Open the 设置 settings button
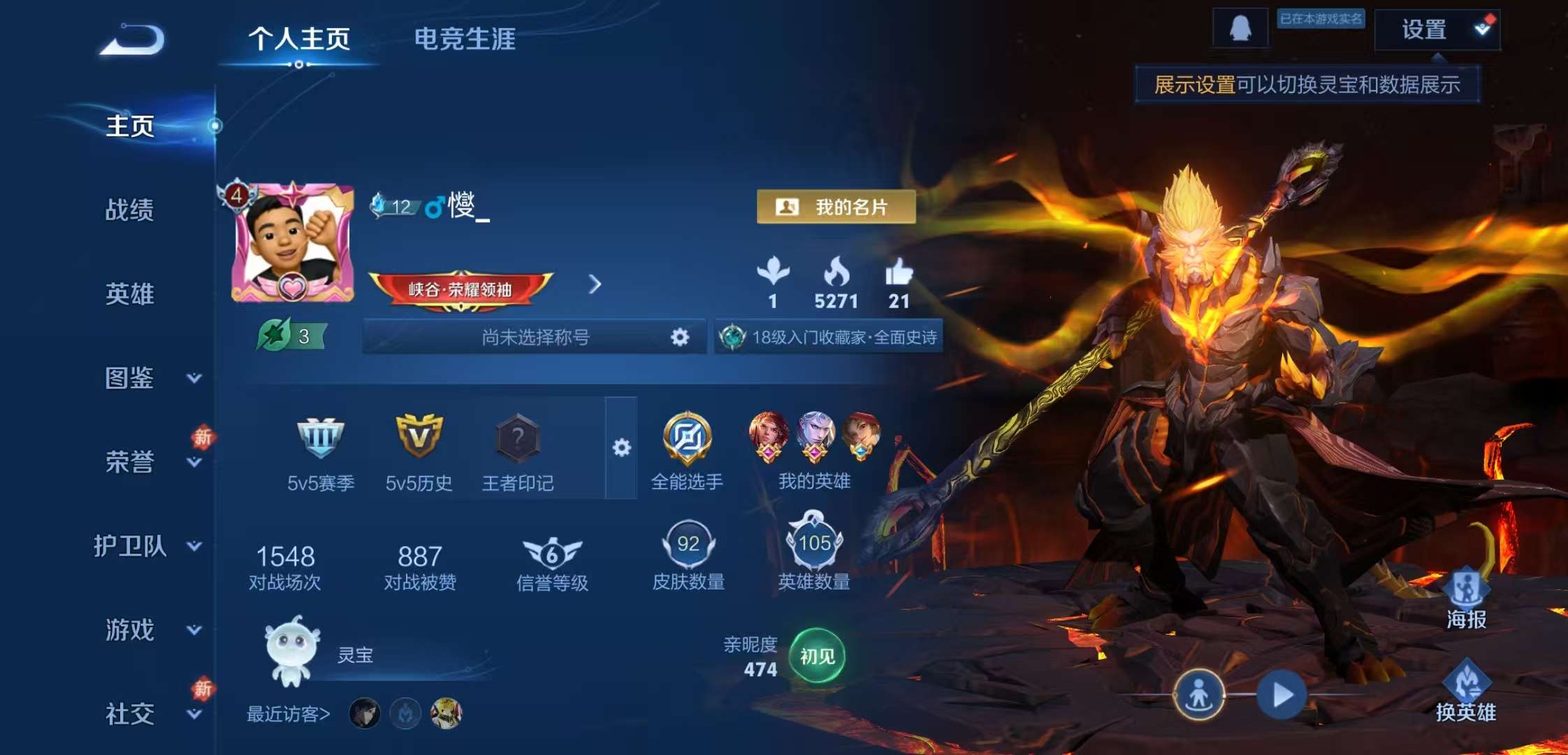The width and height of the screenshot is (1568, 755). click(x=1437, y=29)
